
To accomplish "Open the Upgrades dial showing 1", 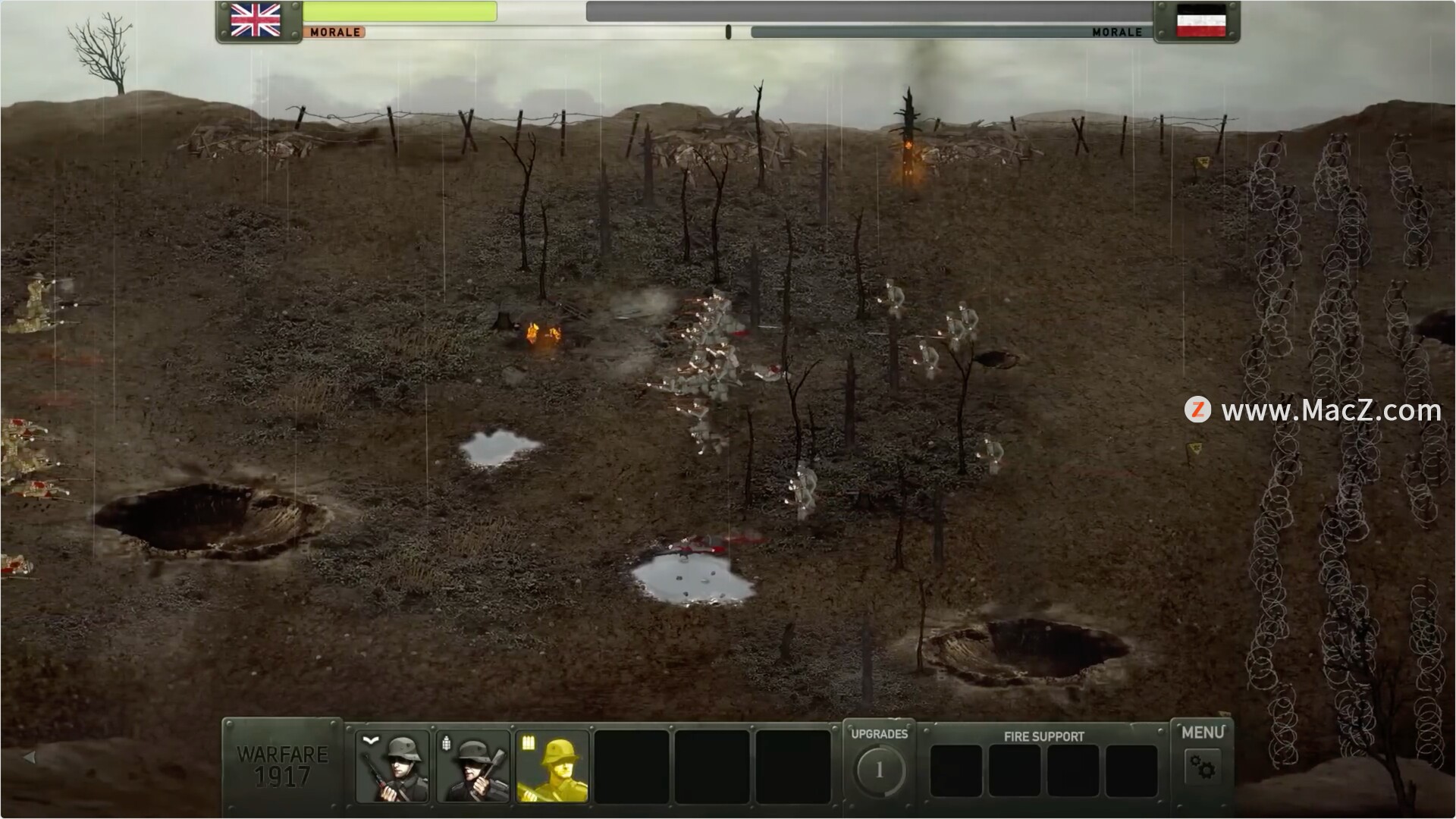I will click(x=879, y=770).
